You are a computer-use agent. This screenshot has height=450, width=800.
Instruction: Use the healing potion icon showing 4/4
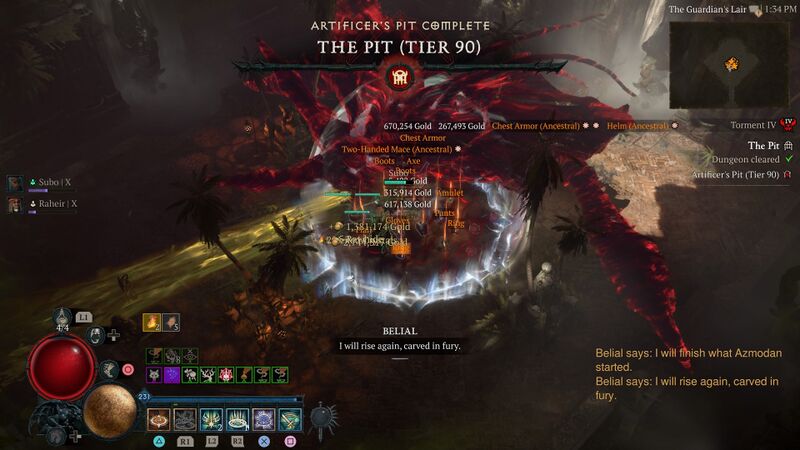tap(63, 318)
